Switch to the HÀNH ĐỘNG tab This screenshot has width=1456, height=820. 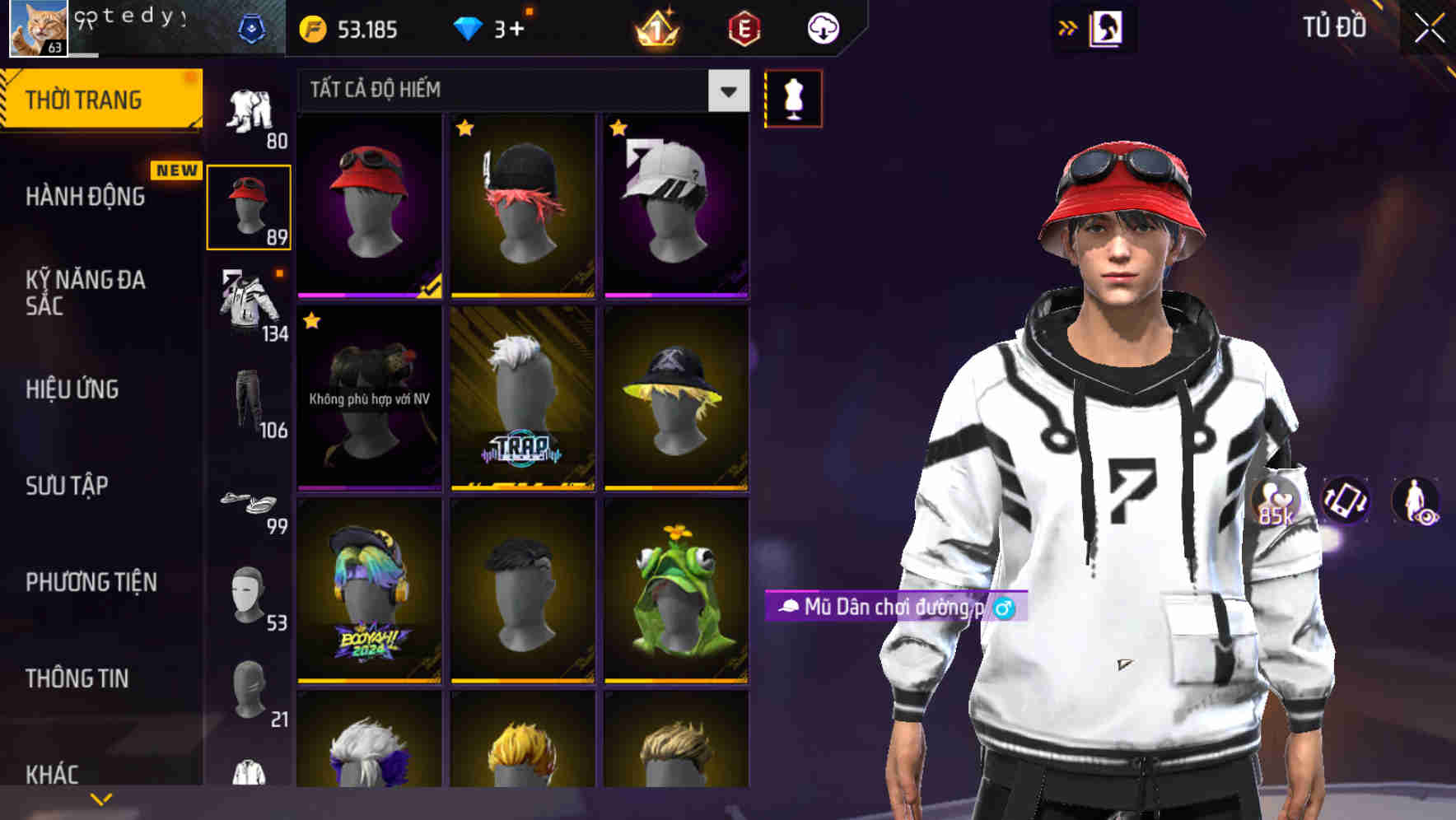coord(86,197)
